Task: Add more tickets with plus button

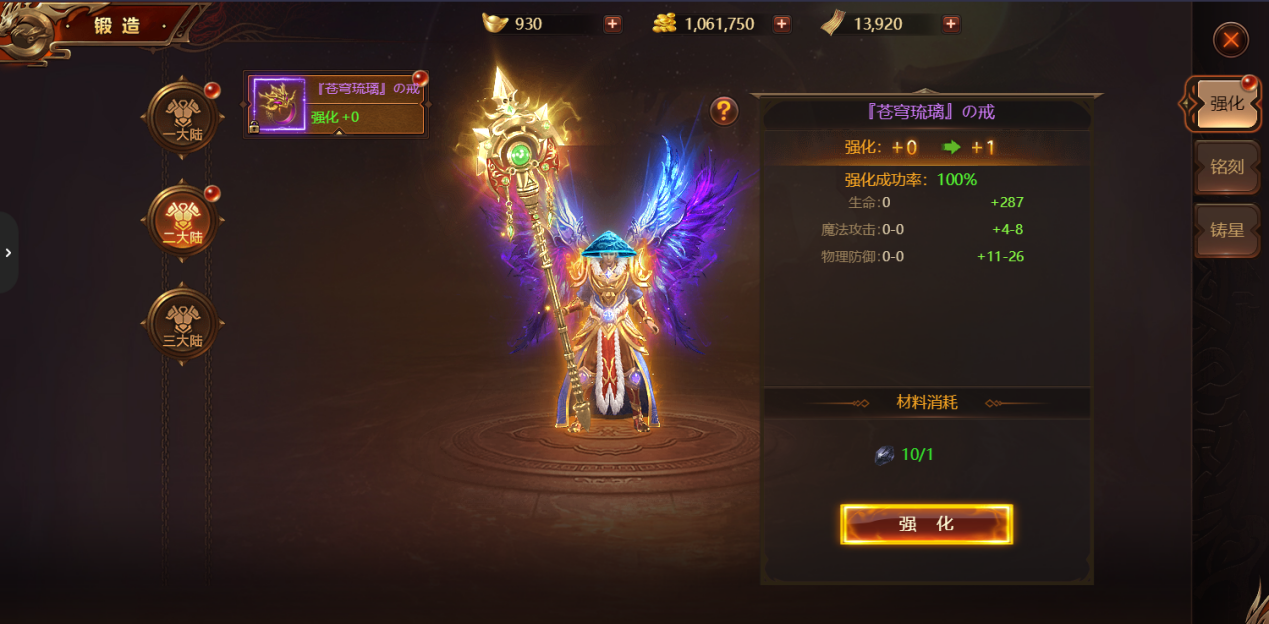Action: tap(951, 24)
